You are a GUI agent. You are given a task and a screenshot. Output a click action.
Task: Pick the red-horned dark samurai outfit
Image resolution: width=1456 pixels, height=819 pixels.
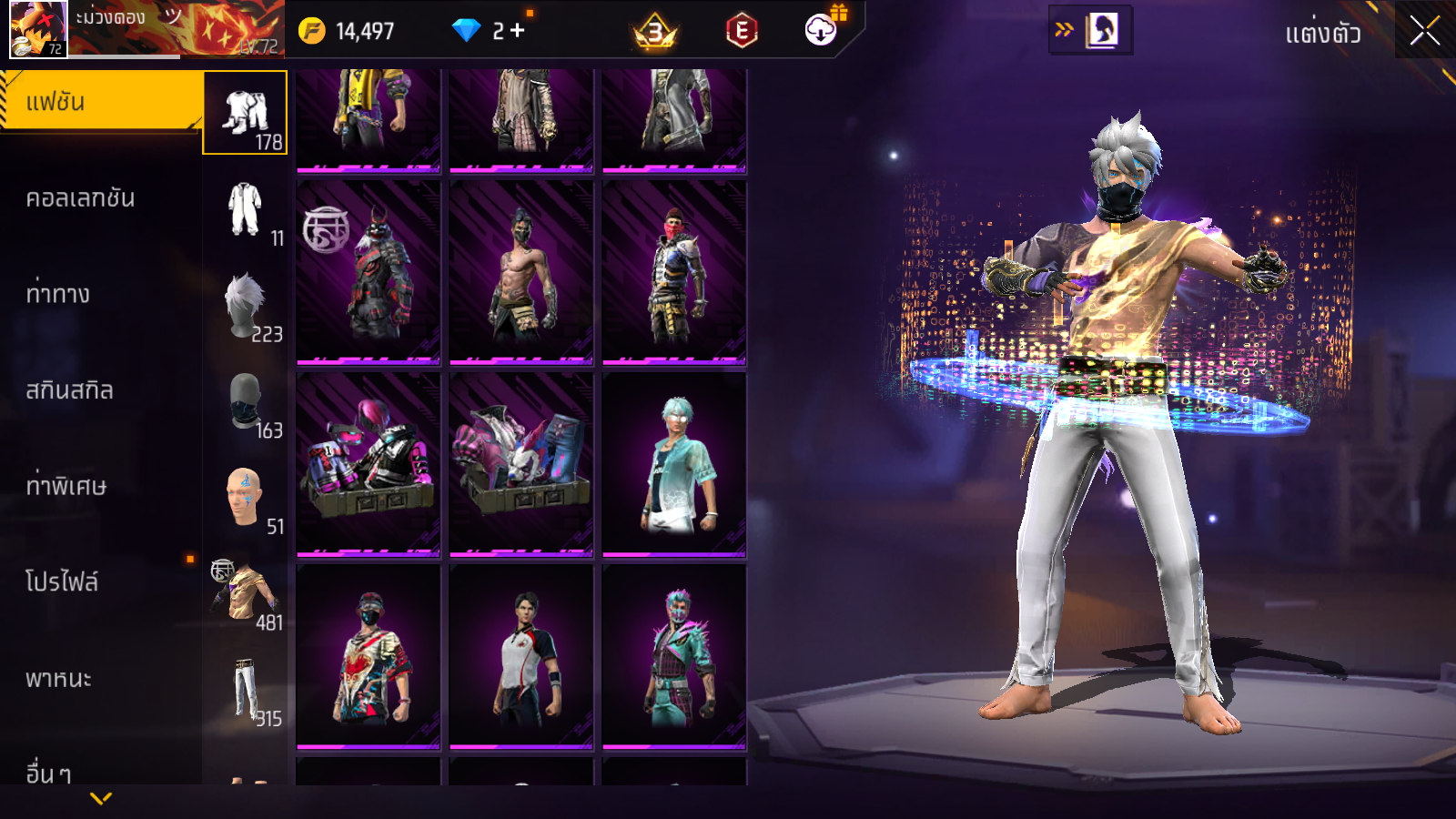pyautogui.click(x=369, y=272)
